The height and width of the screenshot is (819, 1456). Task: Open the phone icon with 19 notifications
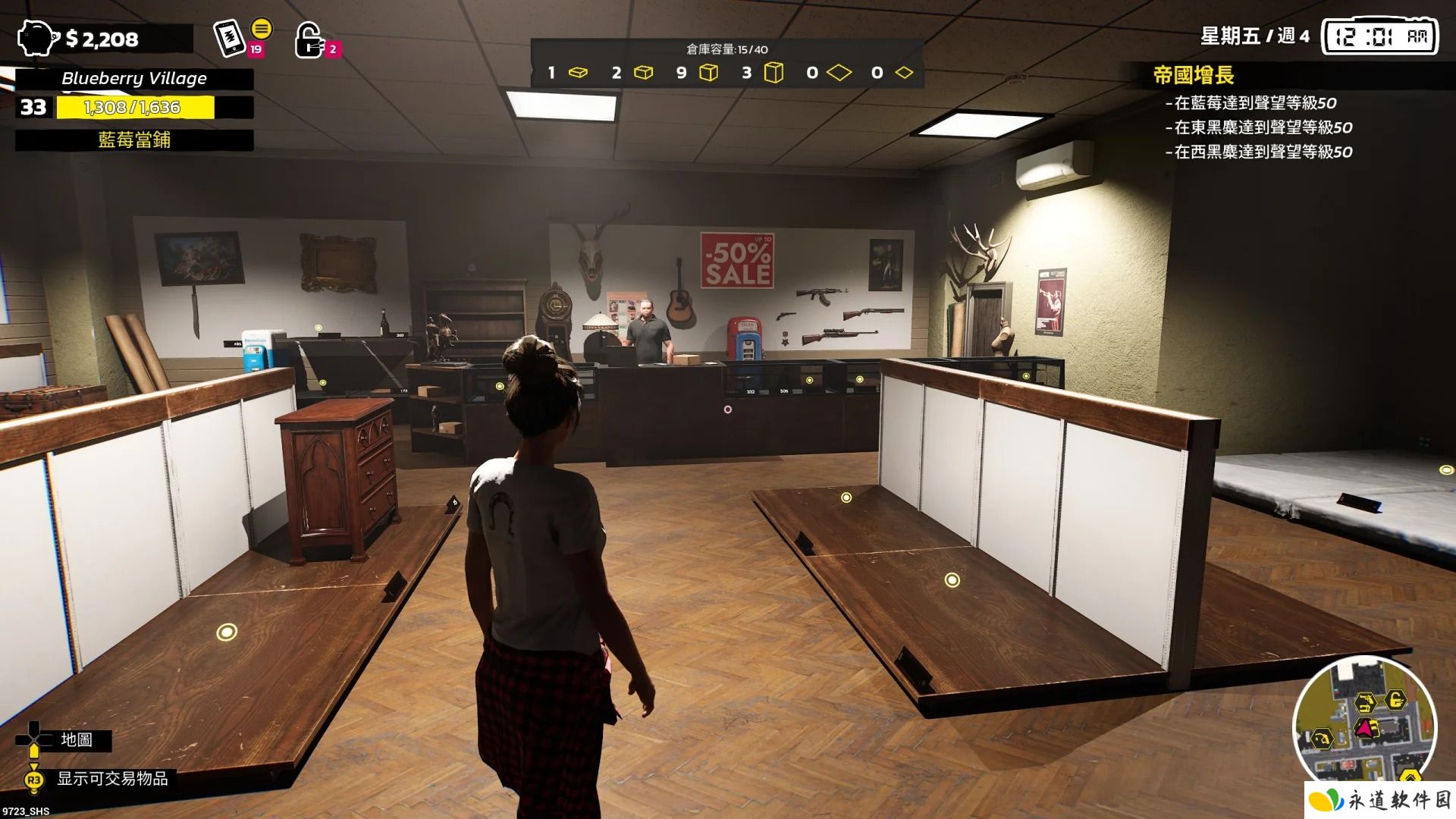(229, 37)
